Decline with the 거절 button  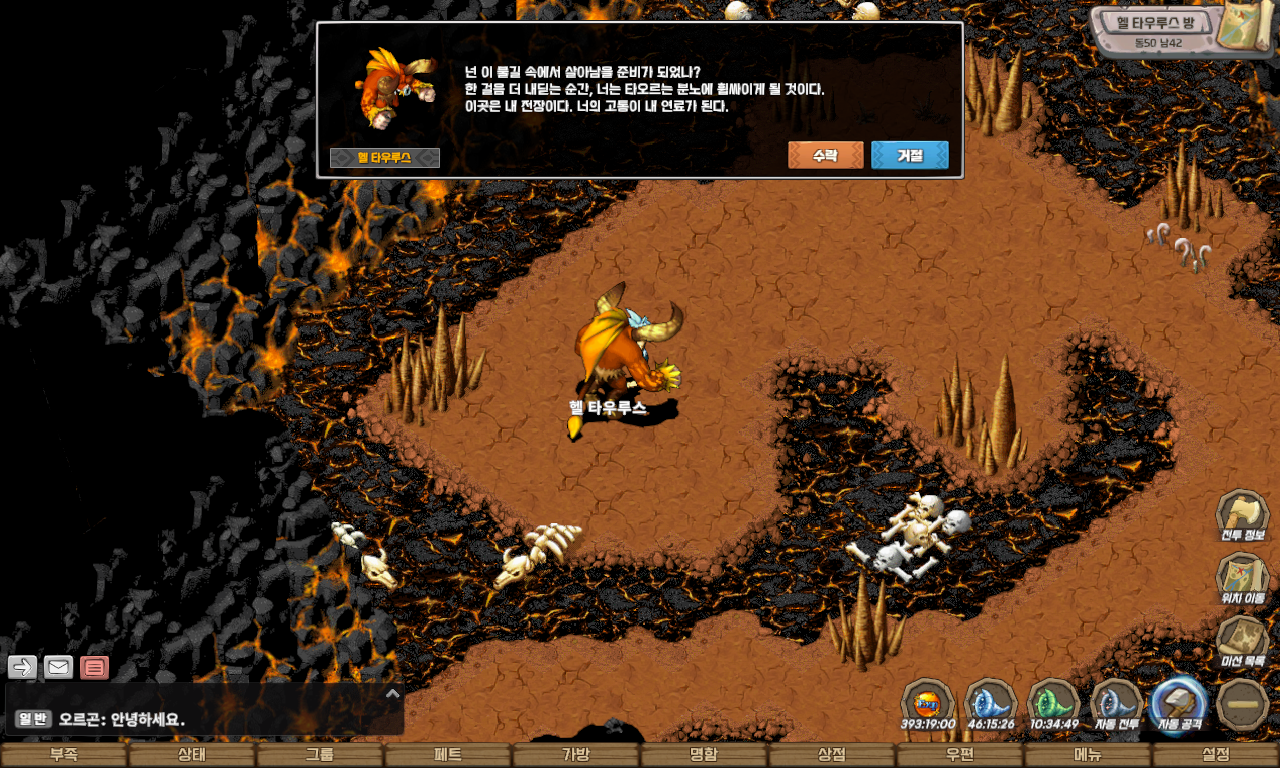(x=909, y=155)
